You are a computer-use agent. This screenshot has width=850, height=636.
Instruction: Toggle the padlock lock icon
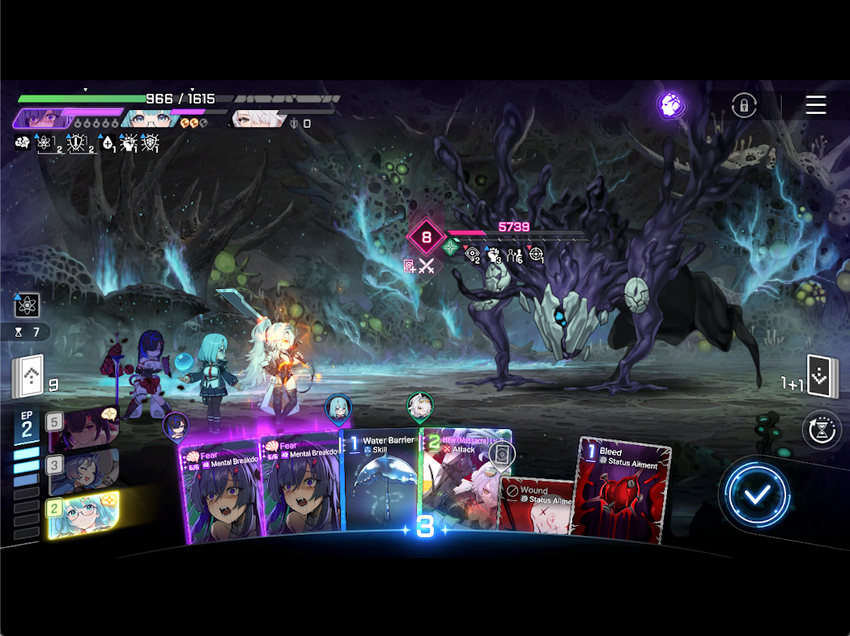(743, 105)
